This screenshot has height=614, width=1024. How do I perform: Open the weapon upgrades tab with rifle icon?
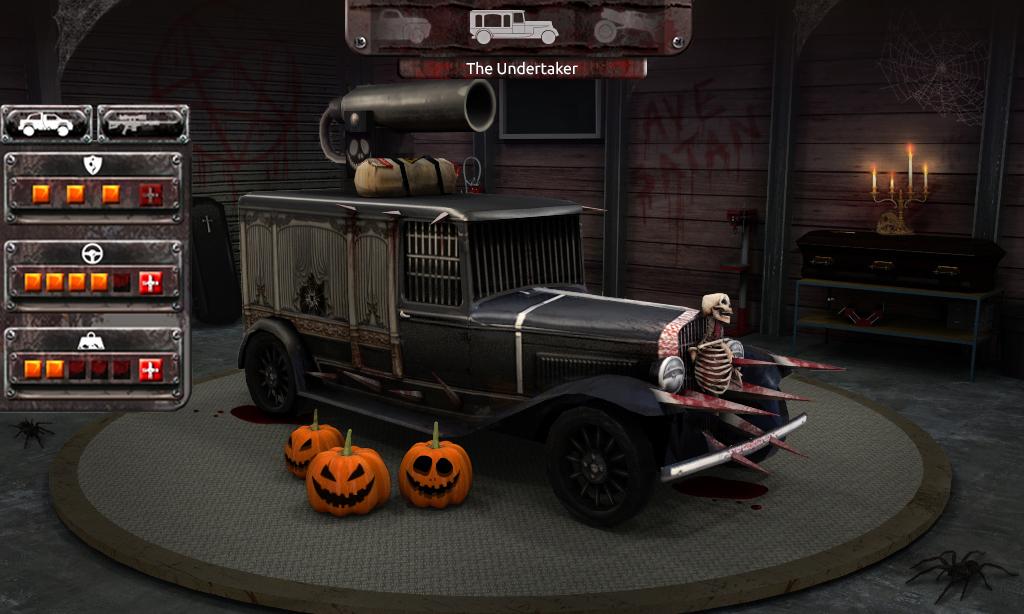[143, 124]
